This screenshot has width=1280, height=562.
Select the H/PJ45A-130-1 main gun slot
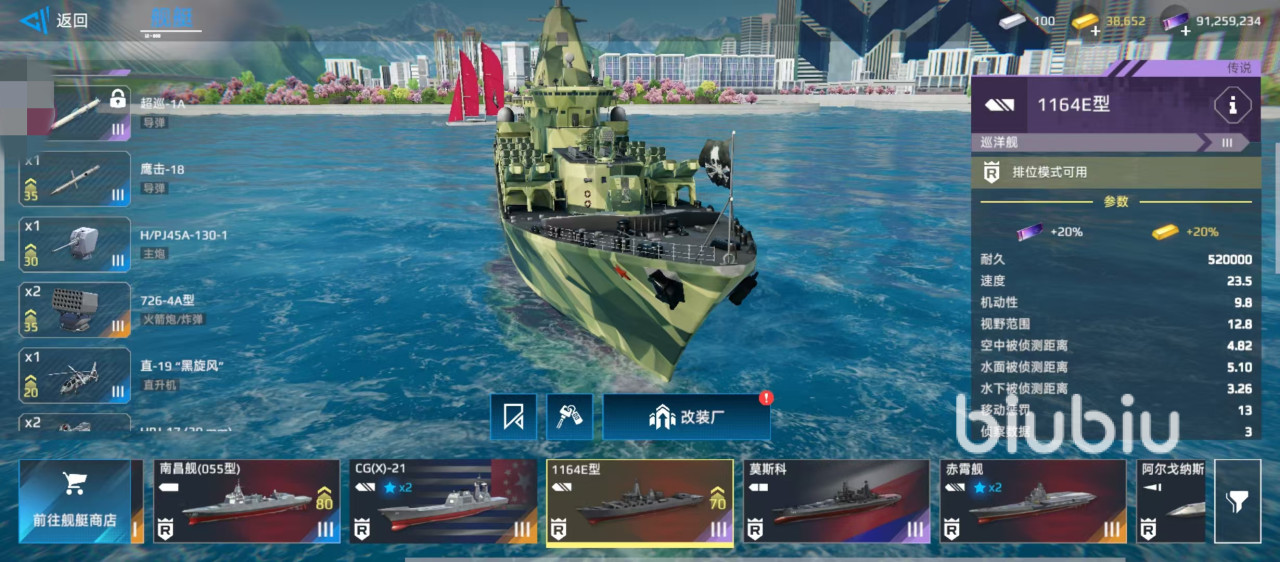tap(75, 244)
